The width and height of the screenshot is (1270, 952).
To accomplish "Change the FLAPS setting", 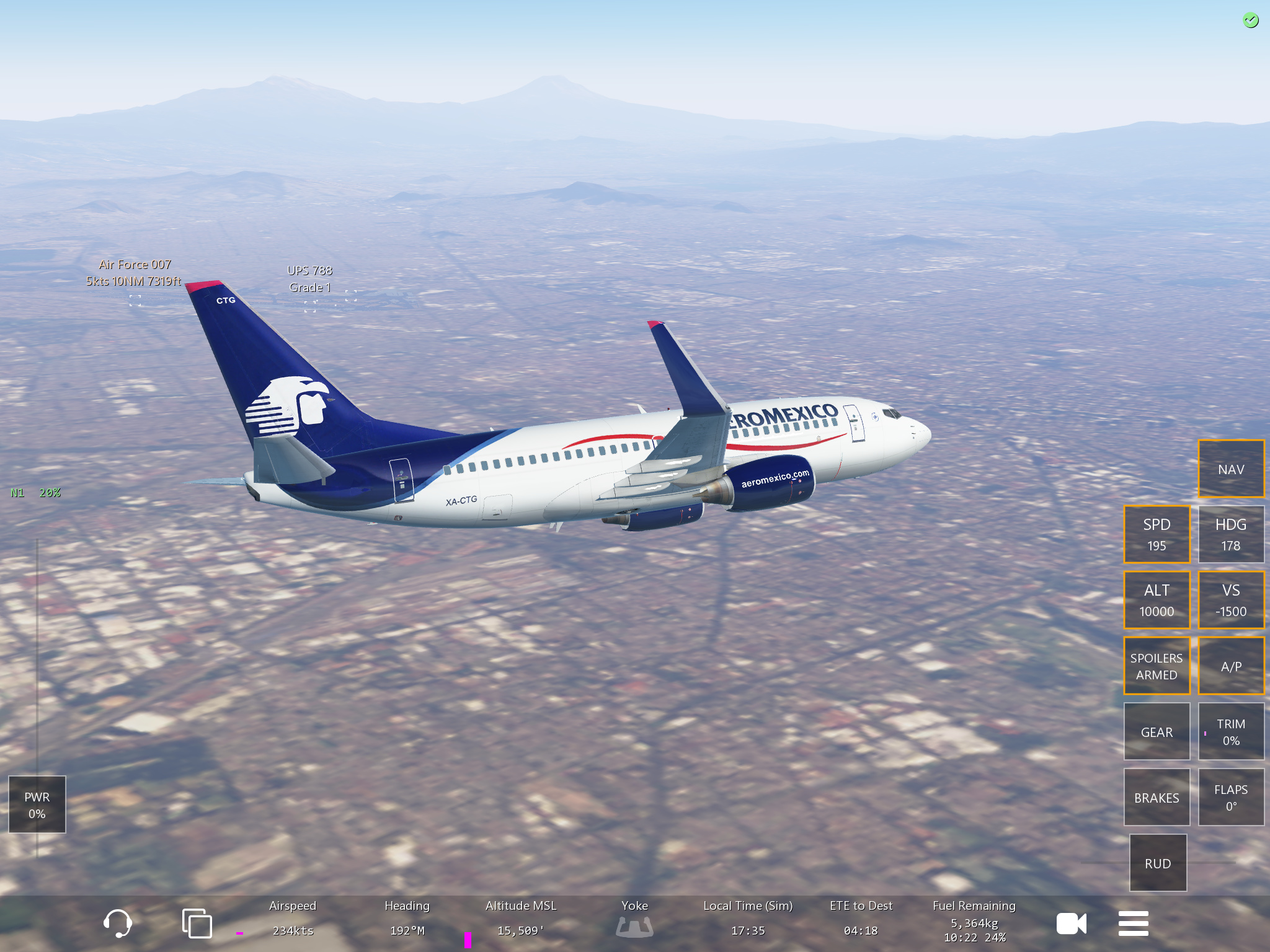I will click(x=1230, y=797).
